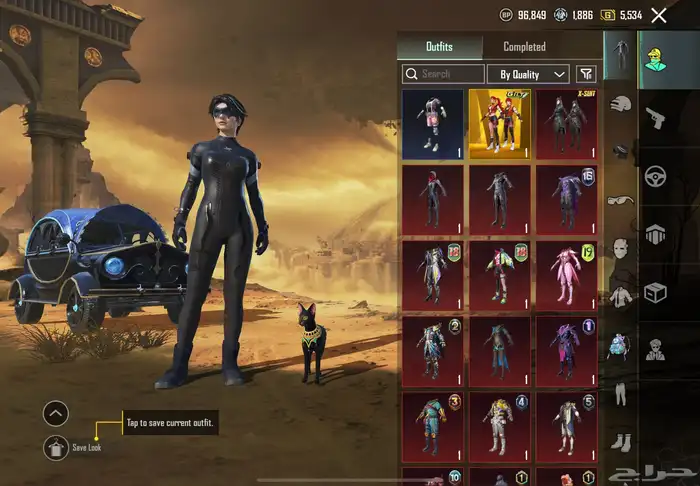The image size is (700, 486).
Task: Open the funnel filter options
Action: [x=587, y=74]
